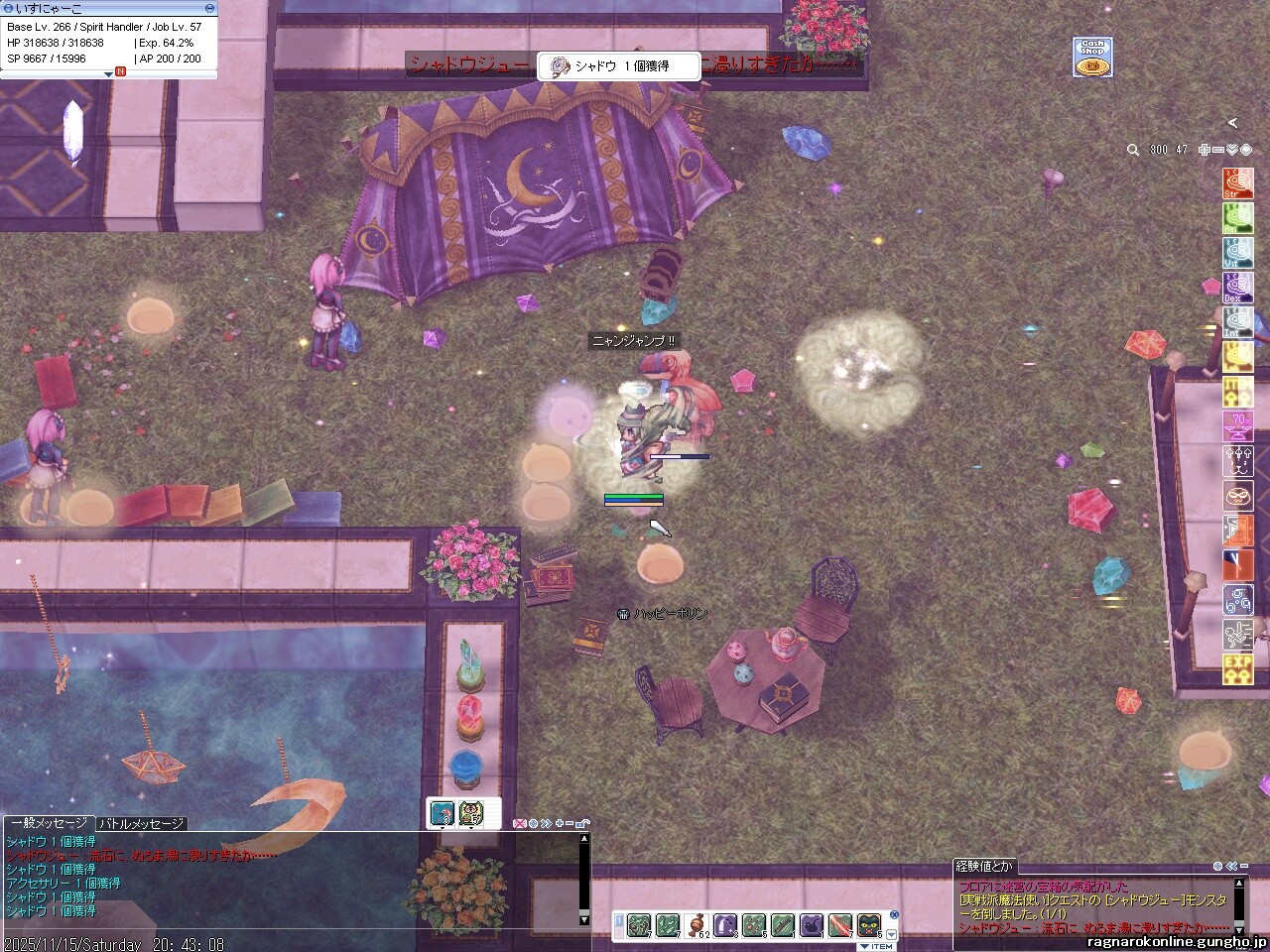The image size is (1270, 952).
Task: Select the 一般メッセージ chat tab
Action: (48, 823)
